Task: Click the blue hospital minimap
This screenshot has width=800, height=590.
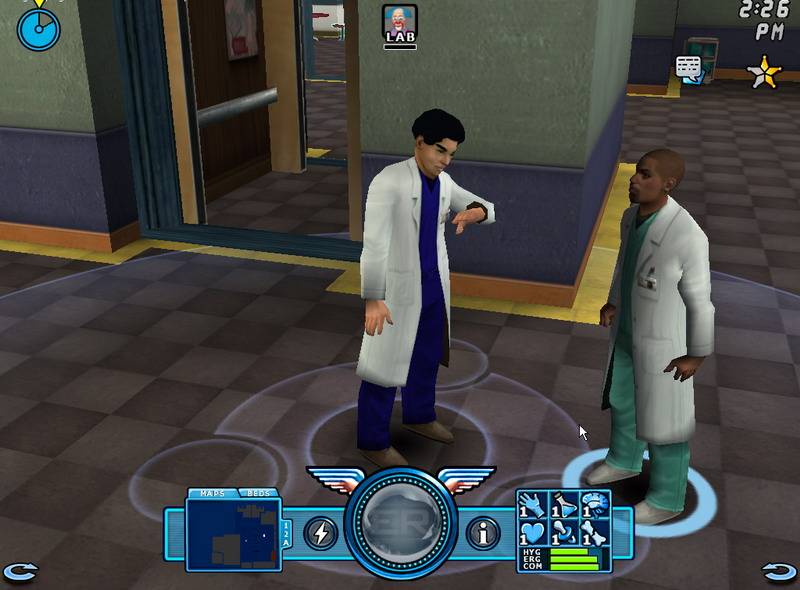Action: (x=233, y=534)
